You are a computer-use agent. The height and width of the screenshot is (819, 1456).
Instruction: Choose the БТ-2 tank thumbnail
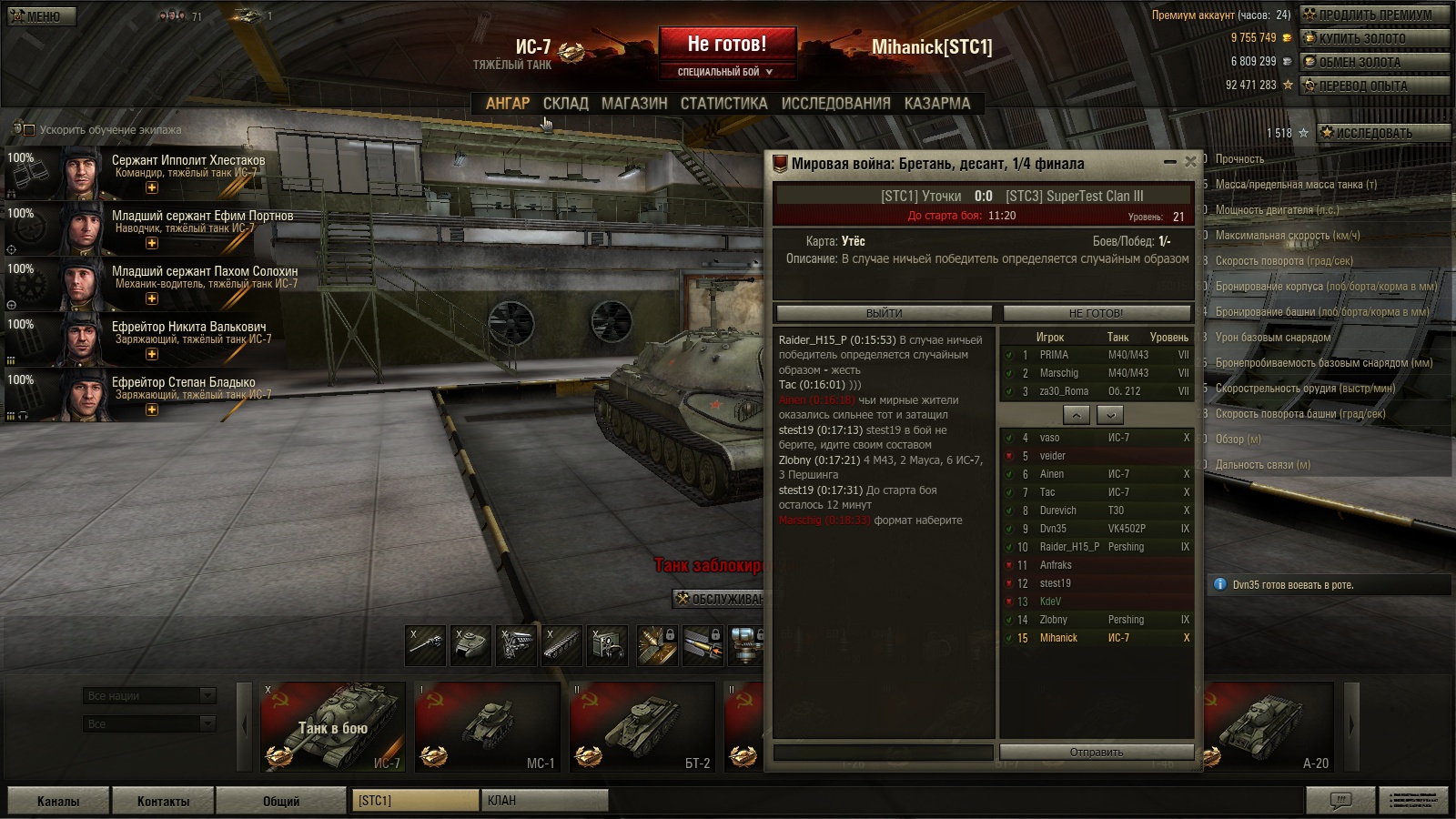tap(642, 727)
